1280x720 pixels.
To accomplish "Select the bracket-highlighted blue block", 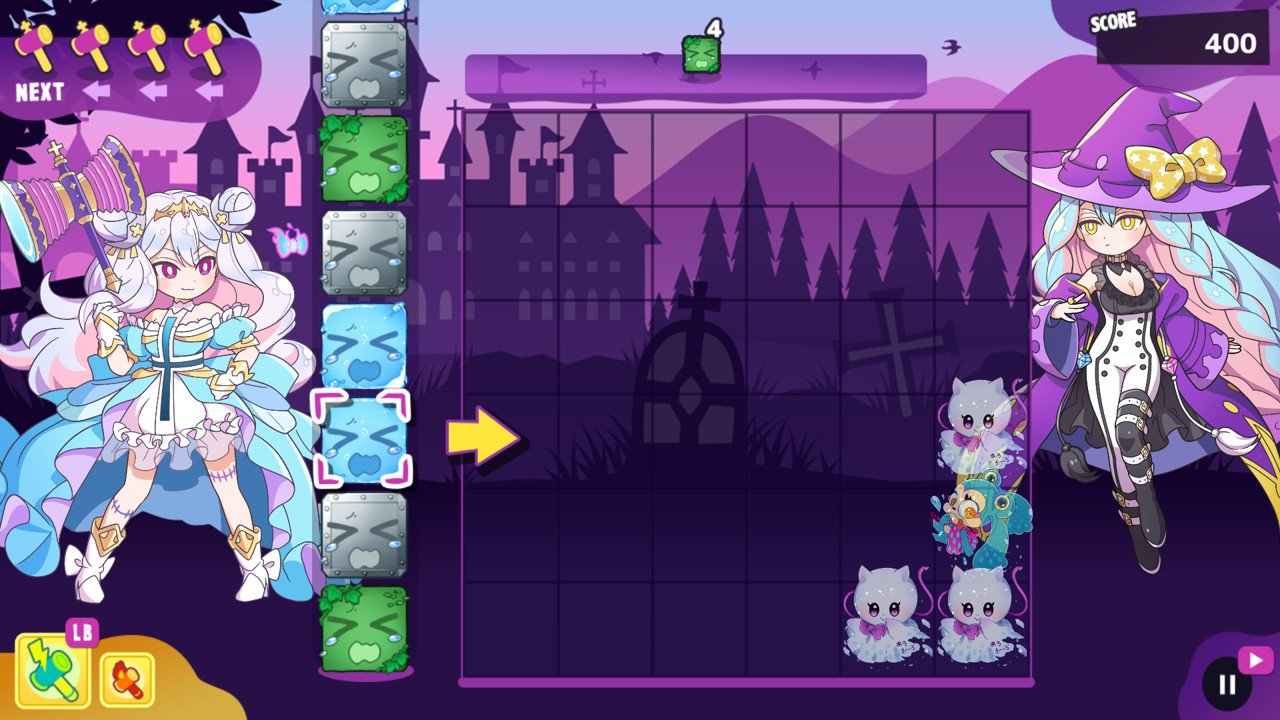I will 364,439.
